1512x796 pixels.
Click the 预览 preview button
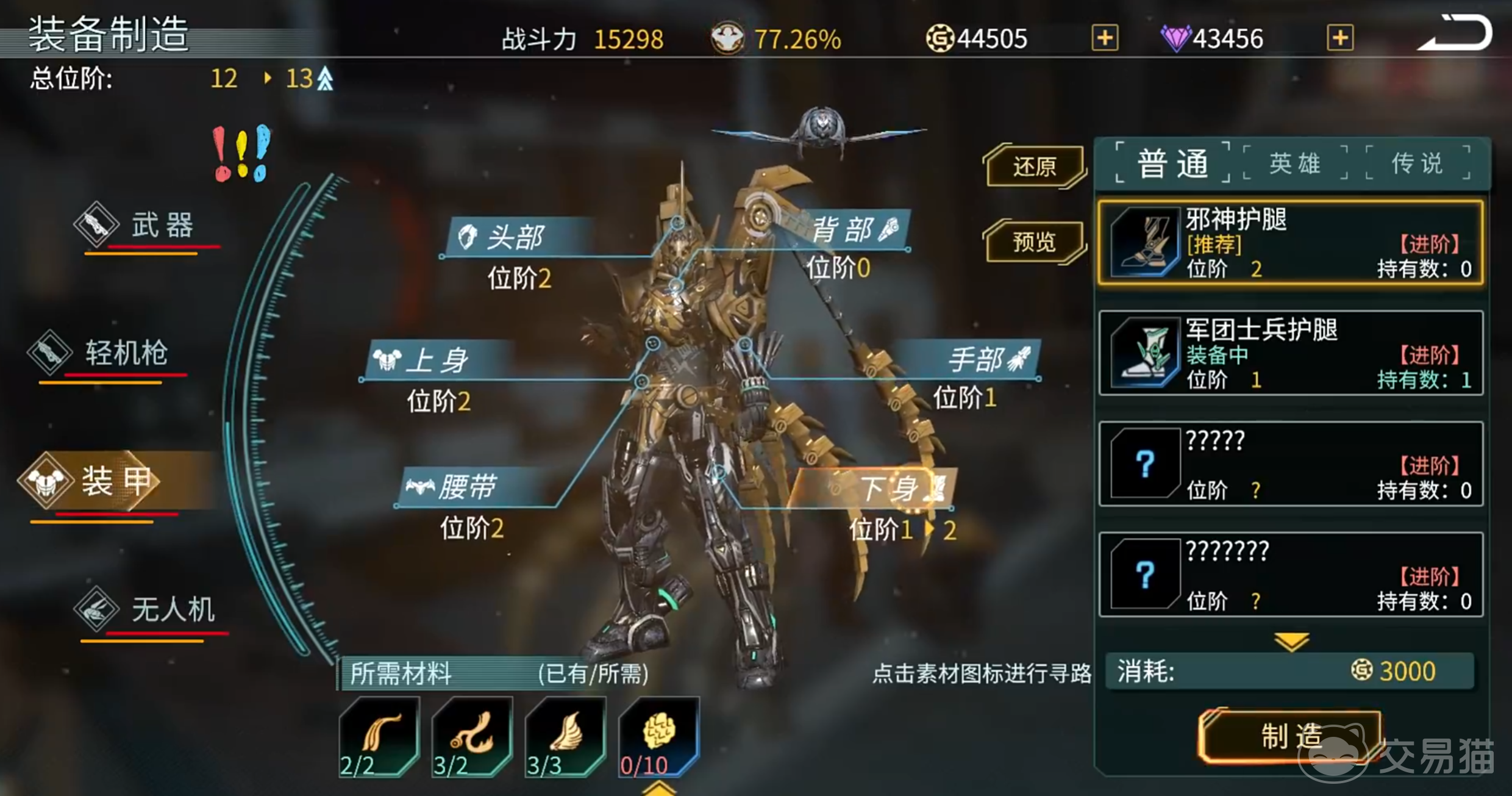pyautogui.click(x=1035, y=243)
